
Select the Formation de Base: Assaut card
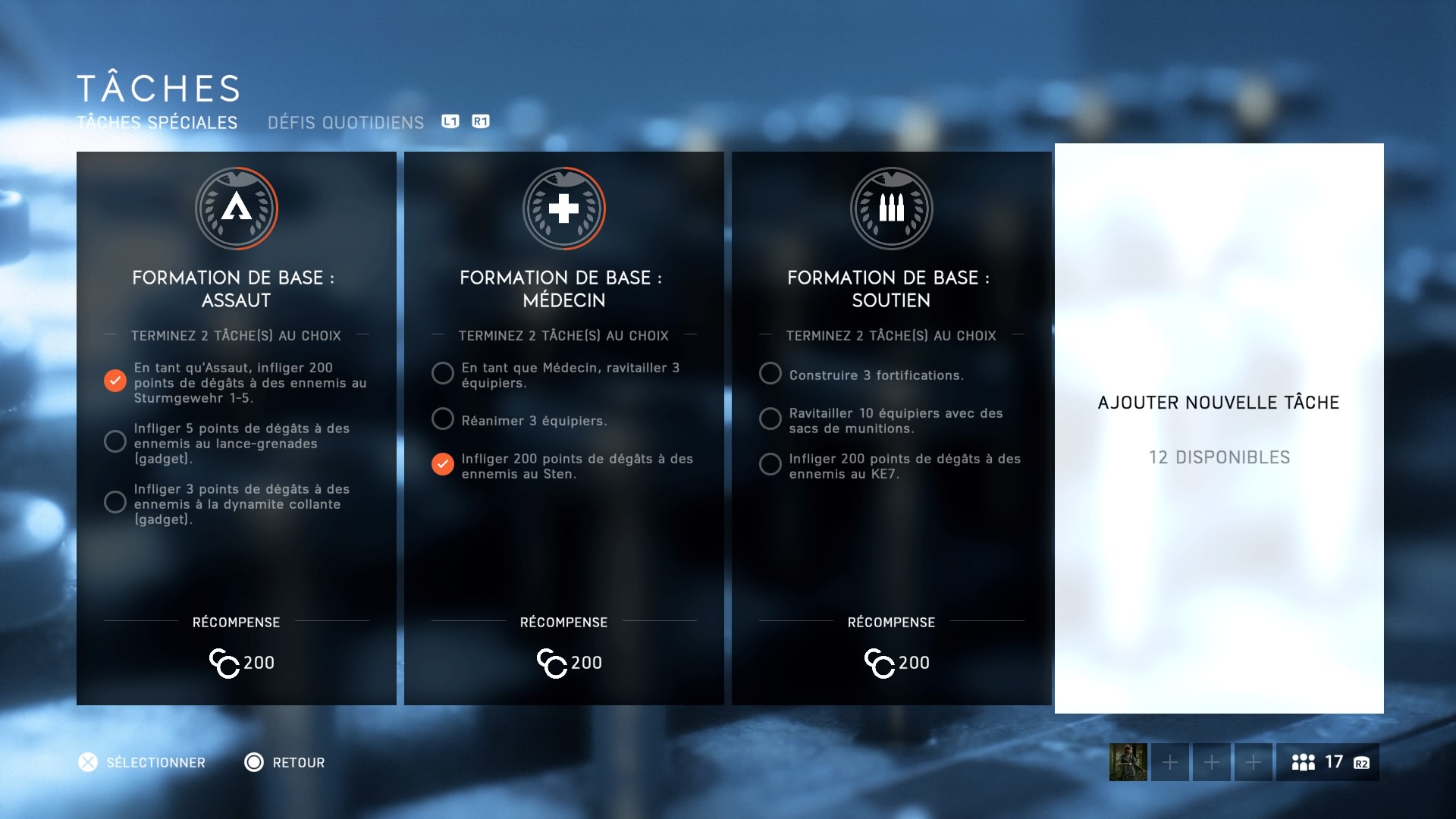coord(236,288)
